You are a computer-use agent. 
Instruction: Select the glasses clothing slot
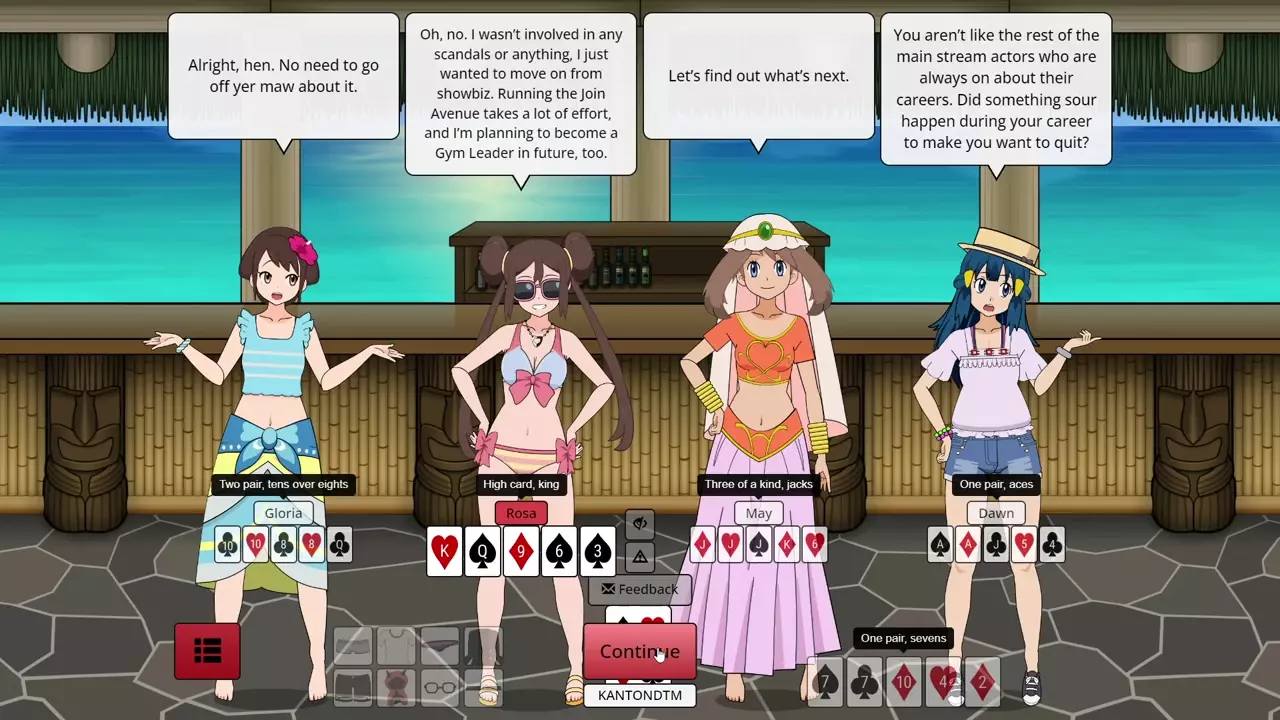[x=440, y=687]
